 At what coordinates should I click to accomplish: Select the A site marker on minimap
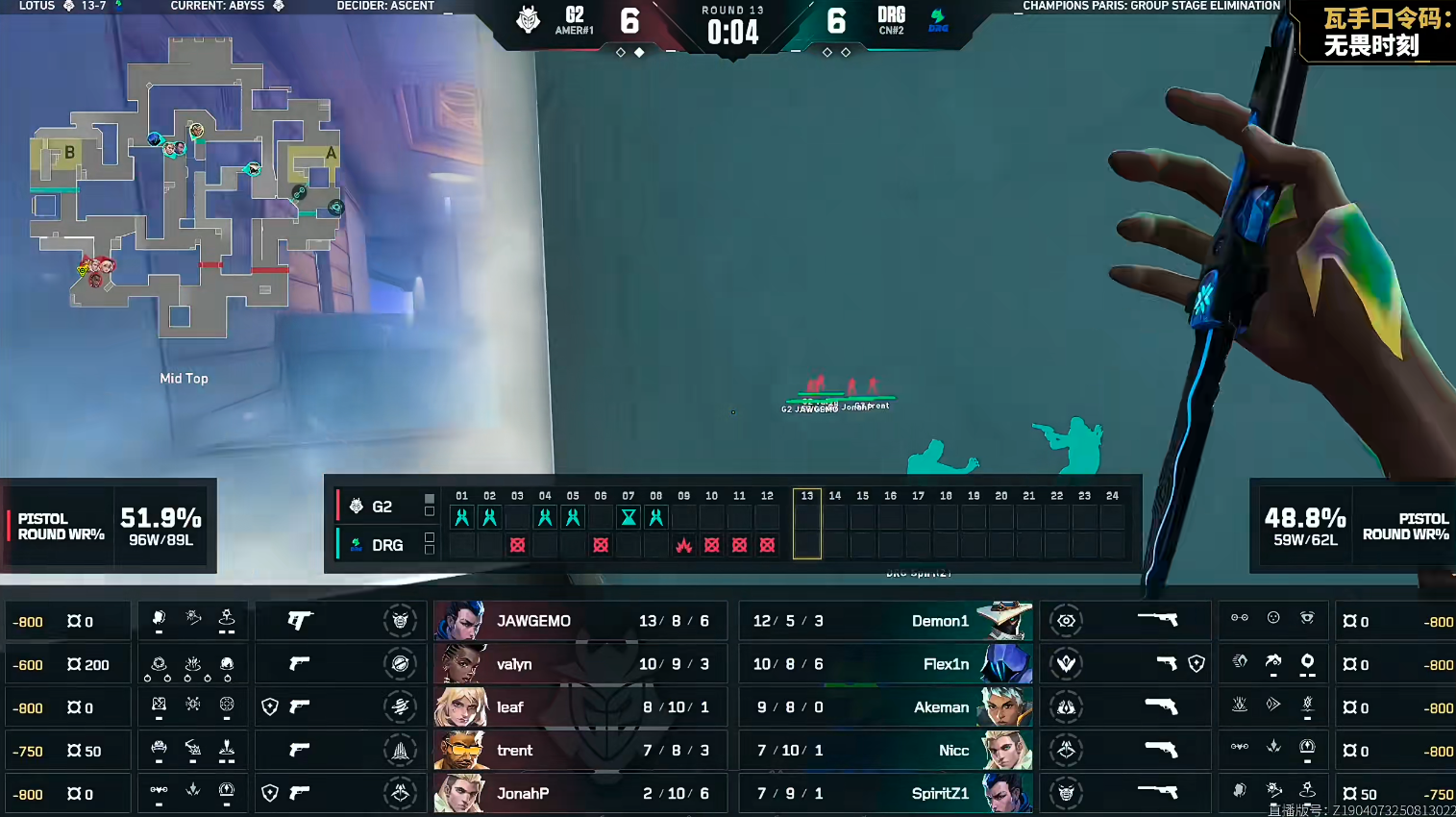(331, 153)
